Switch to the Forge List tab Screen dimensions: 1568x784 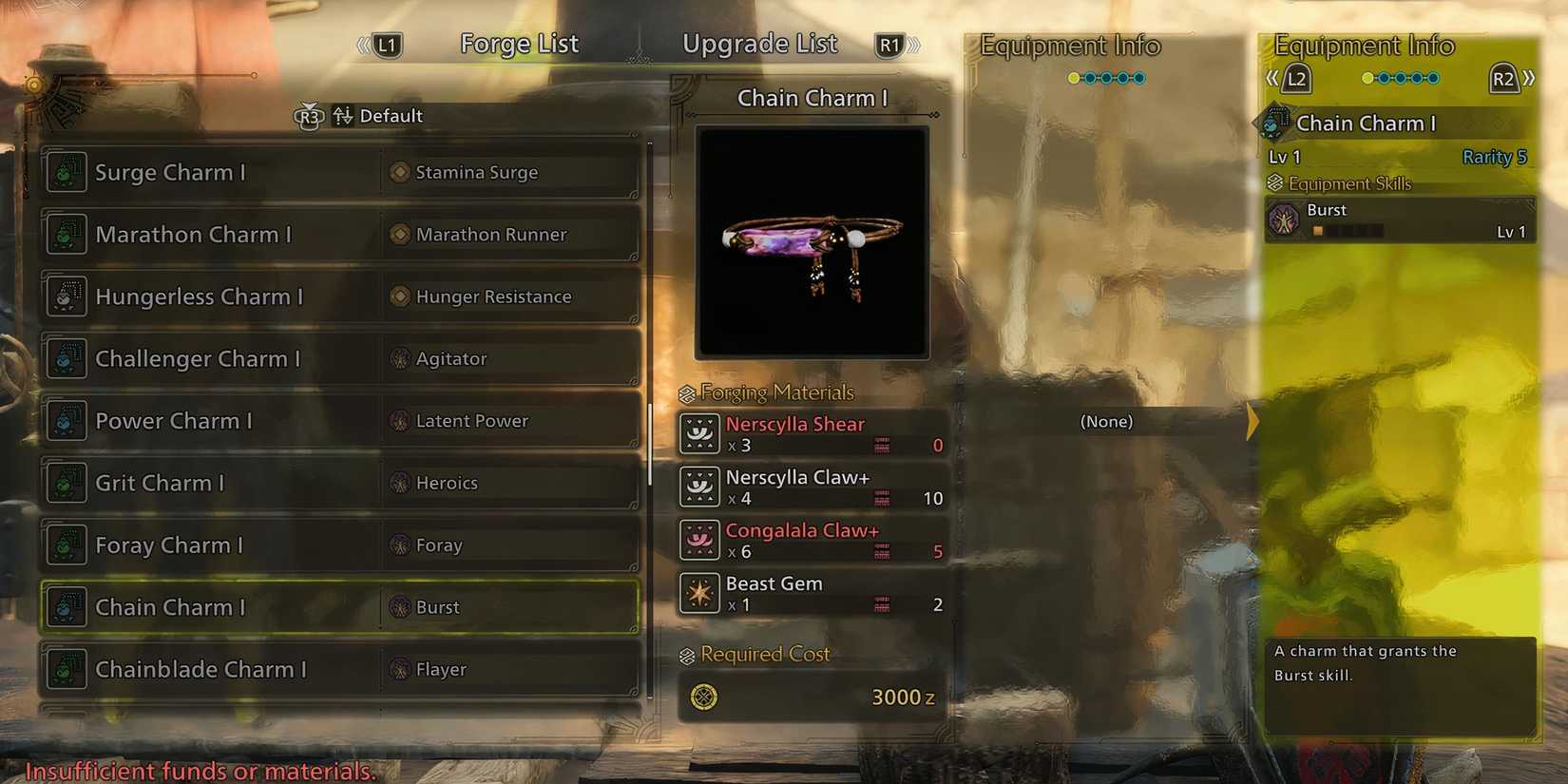[x=519, y=43]
